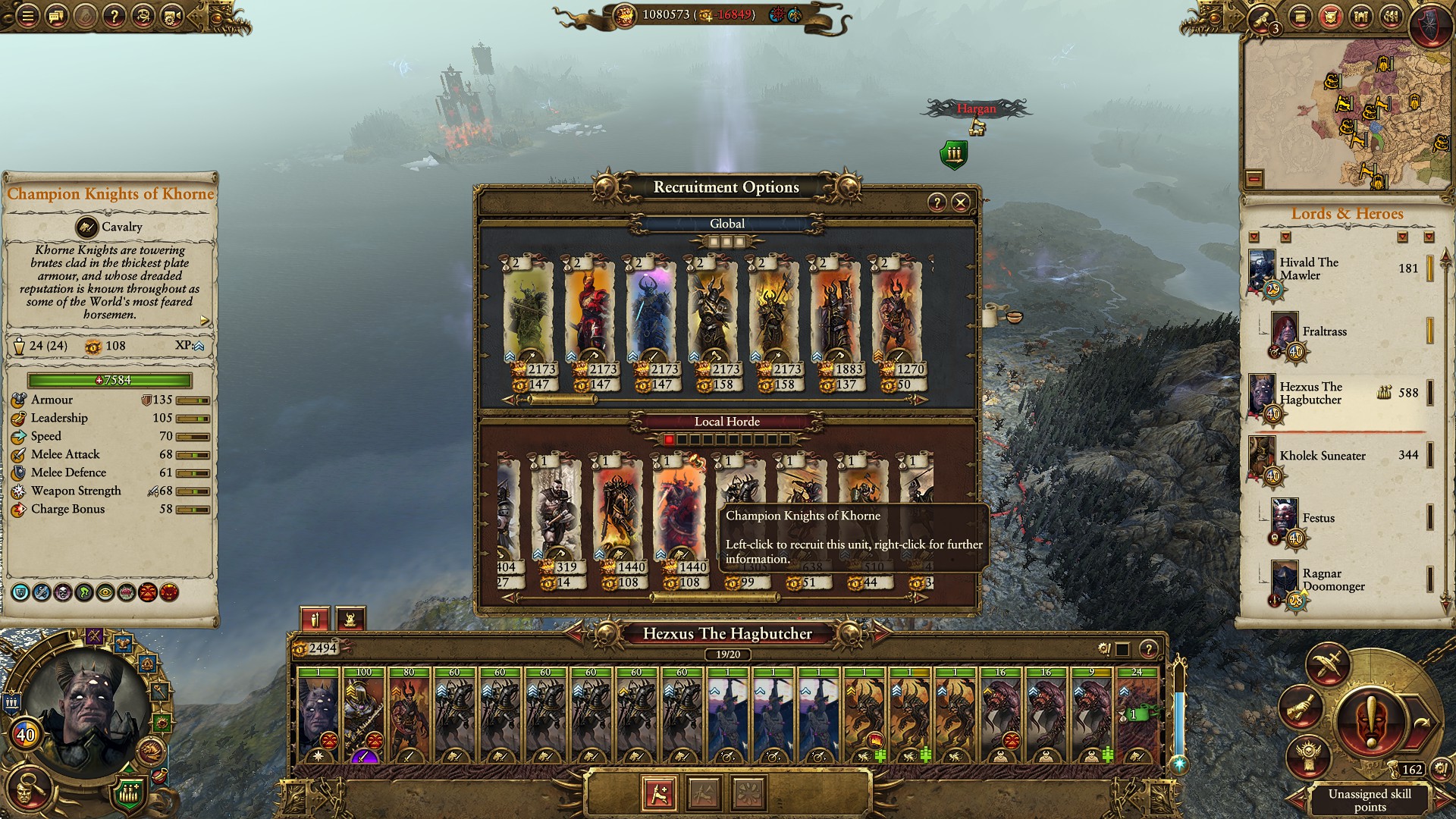
Task: Open the help question mark in top bar
Action: coord(114,16)
